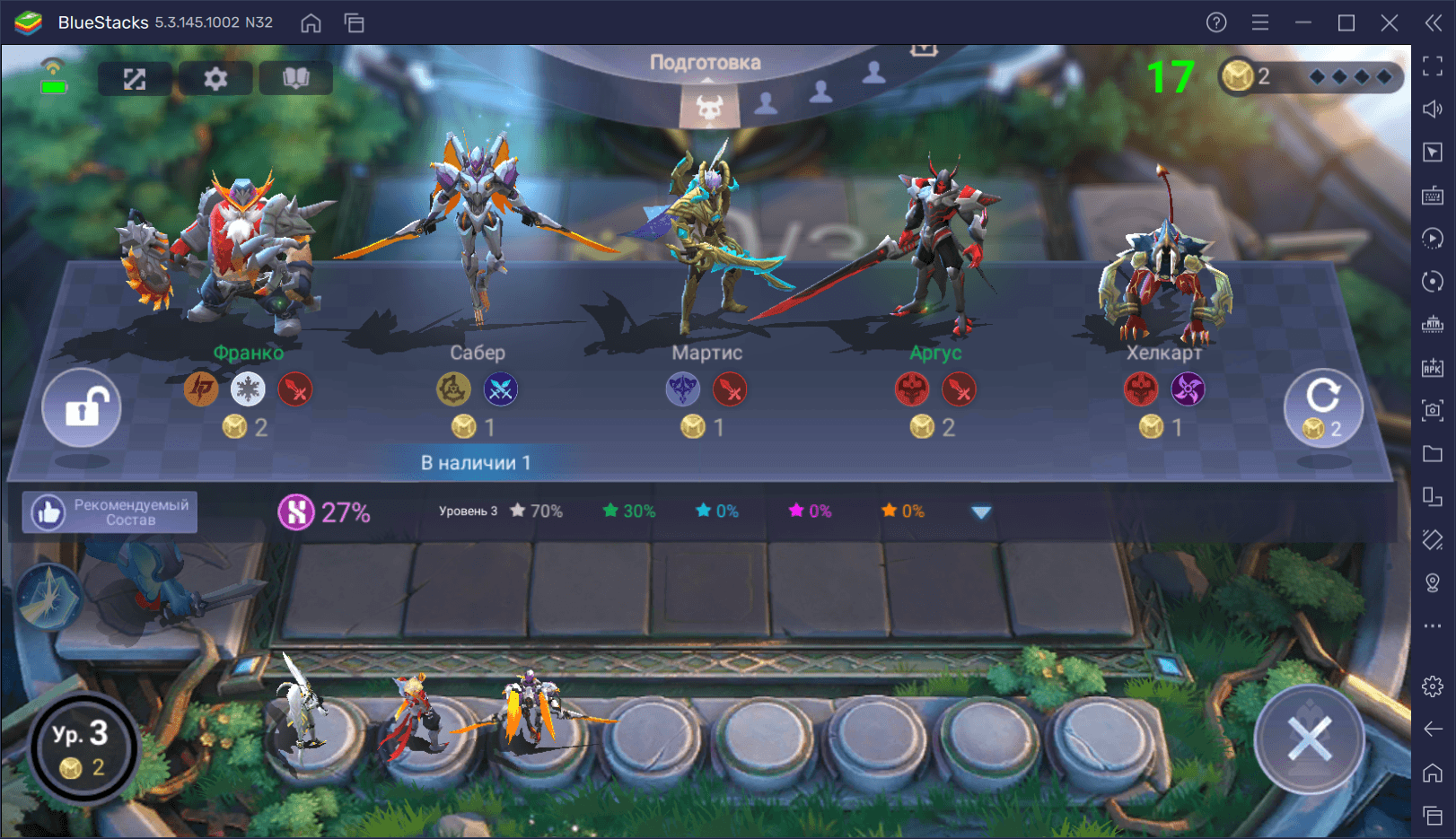
Task: Toggle the shop lock button
Action: [x=82, y=408]
